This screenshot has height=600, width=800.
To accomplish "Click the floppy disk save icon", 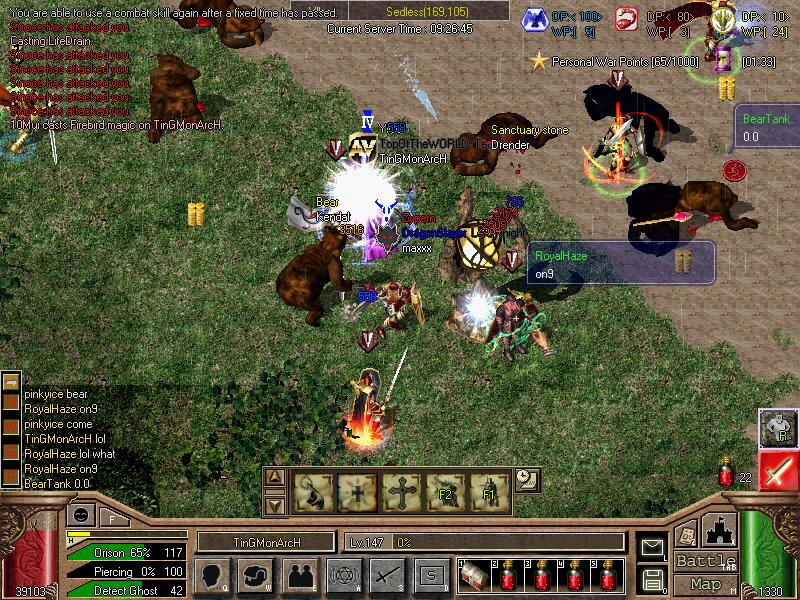I will click(652, 578).
